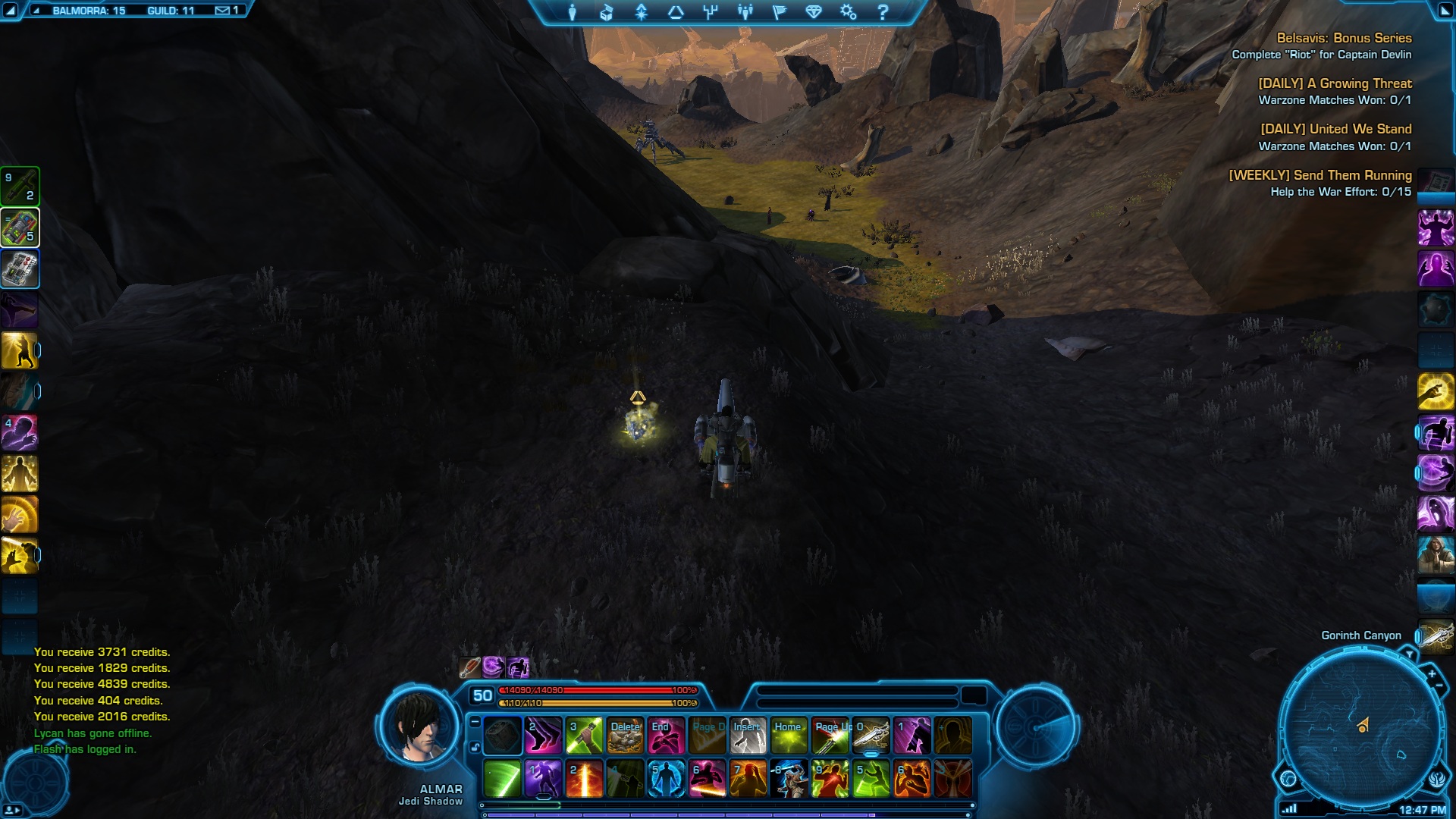
Task: Open the skill tree menu icon
Action: [711, 12]
